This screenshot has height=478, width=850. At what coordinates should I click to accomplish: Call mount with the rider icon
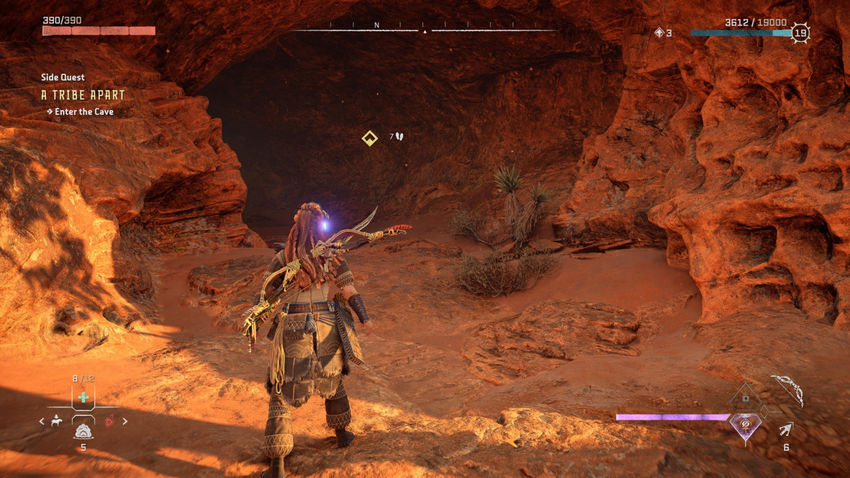(57, 421)
